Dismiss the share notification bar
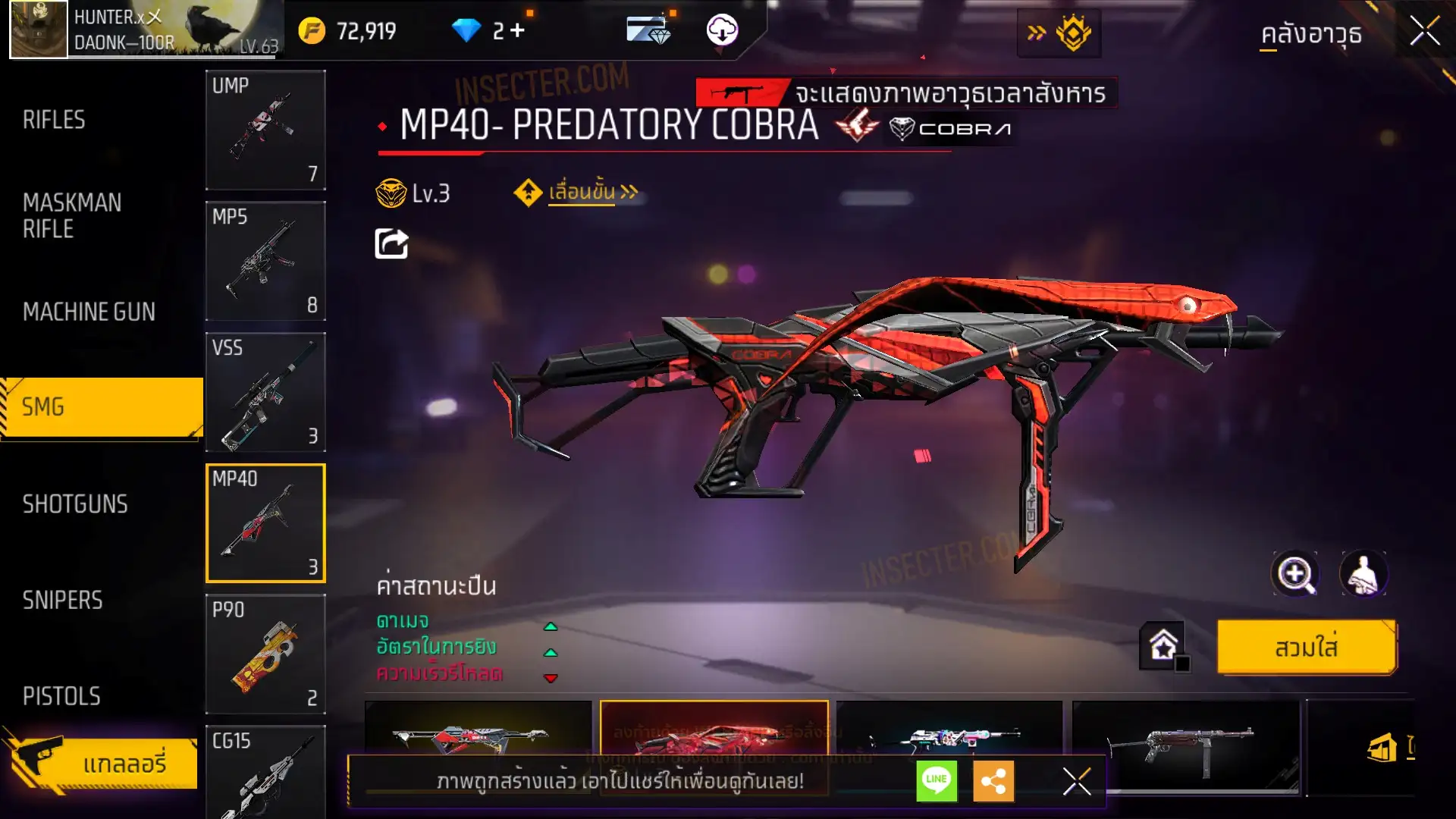The width and height of the screenshot is (1456, 819). click(1076, 780)
